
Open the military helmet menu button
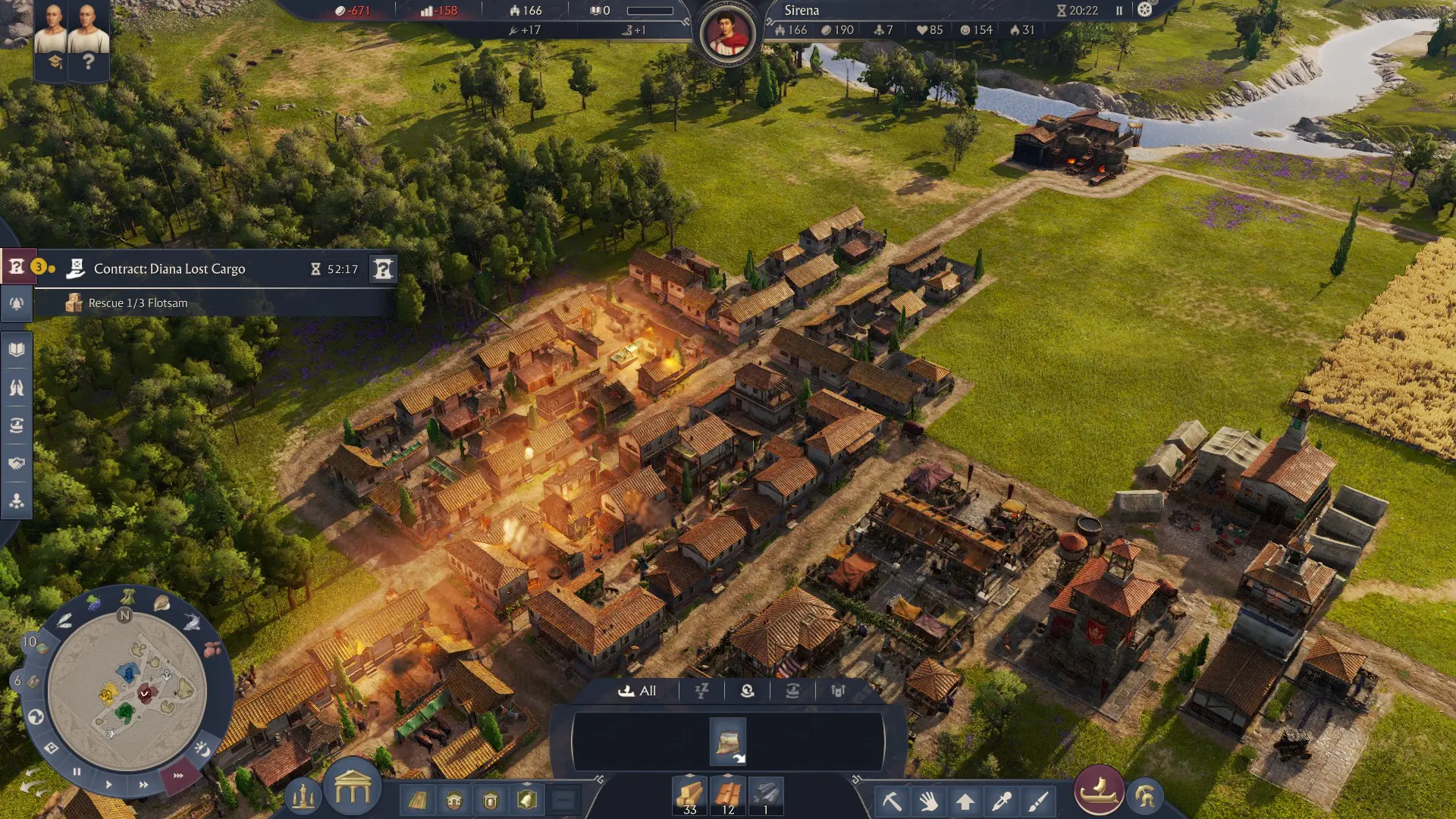pos(1145,796)
